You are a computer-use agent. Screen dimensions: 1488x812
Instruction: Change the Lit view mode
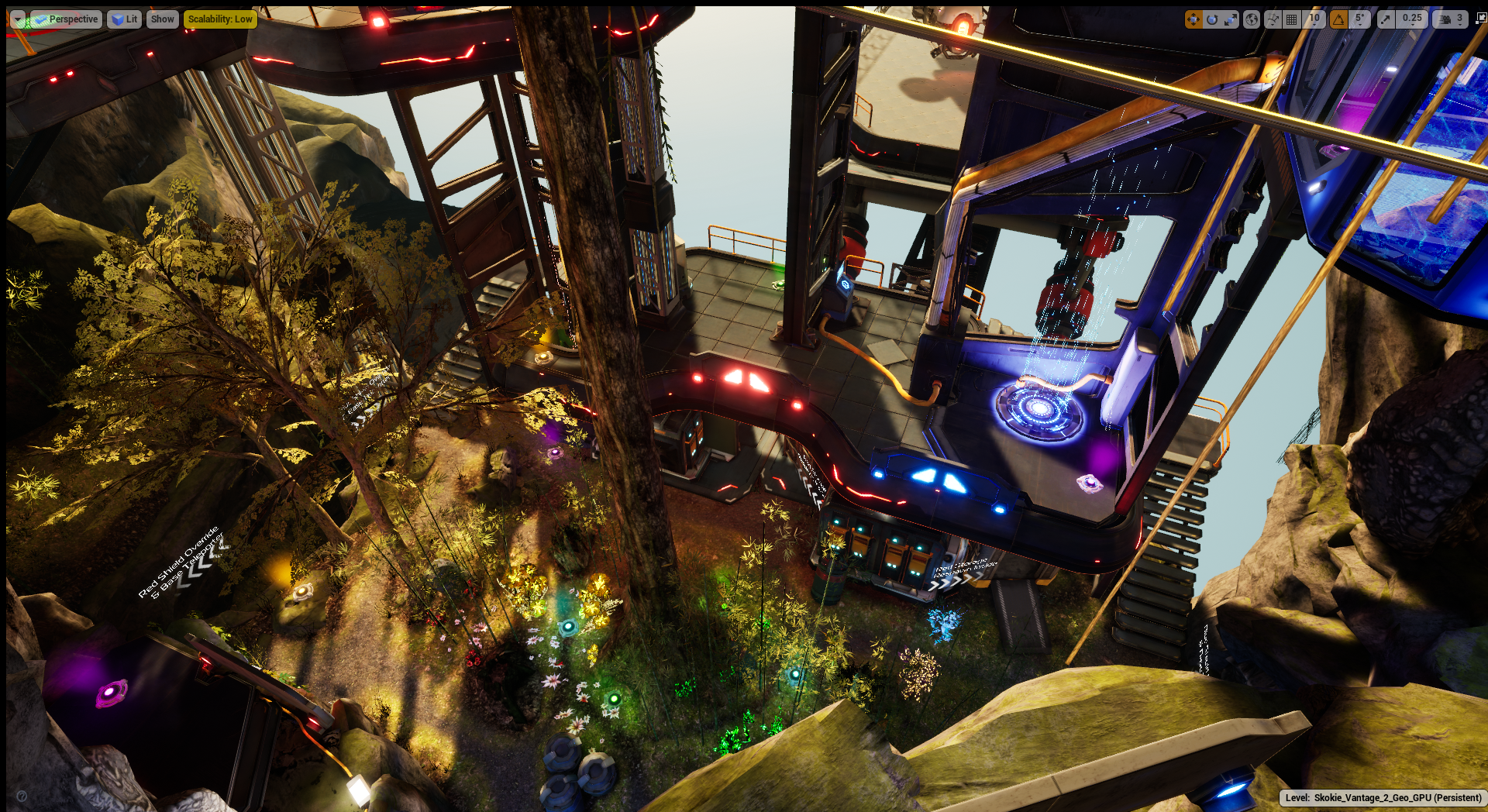tap(124, 19)
